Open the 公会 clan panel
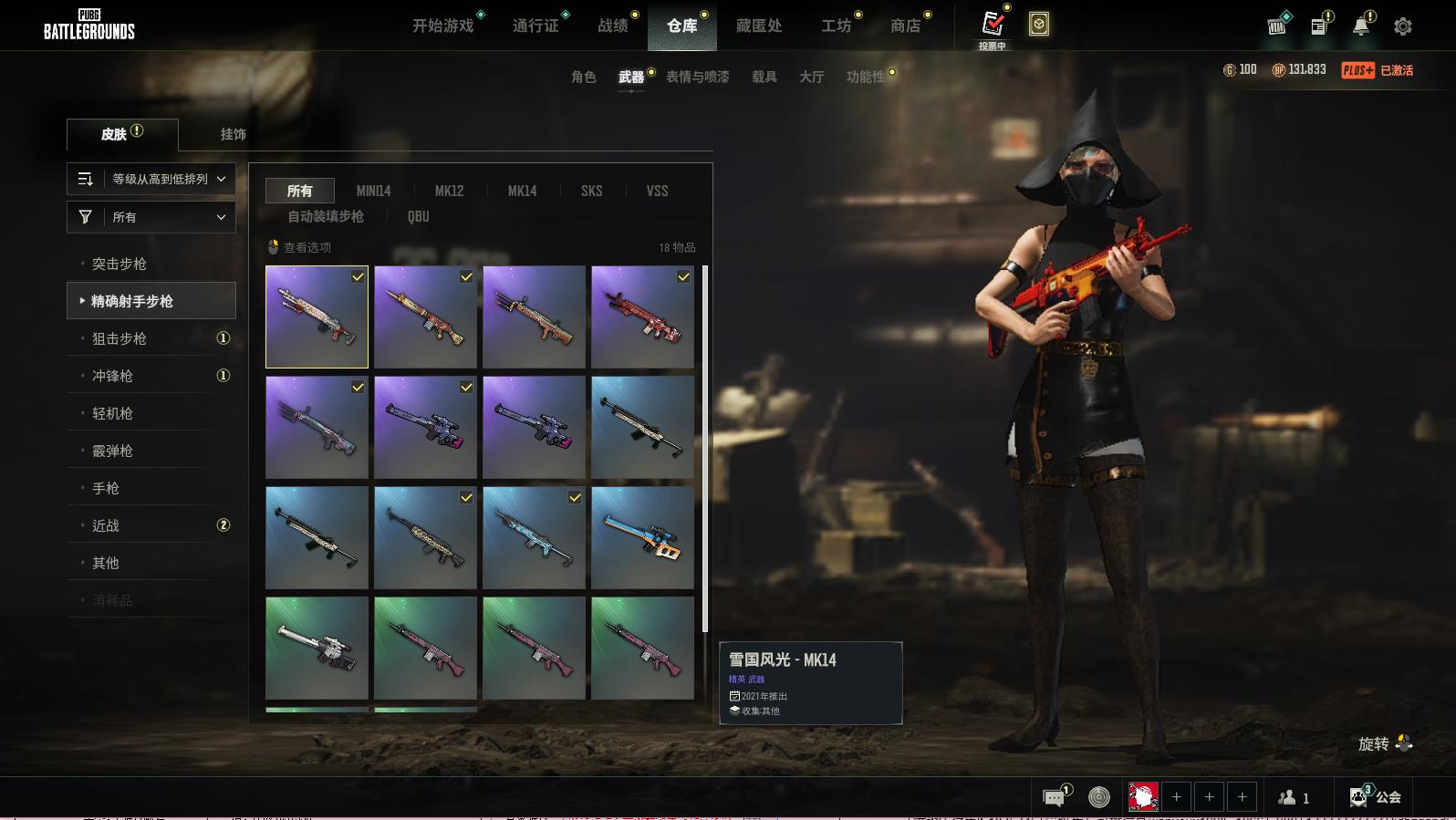This screenshot has width=1456, height=820. 1376,797
